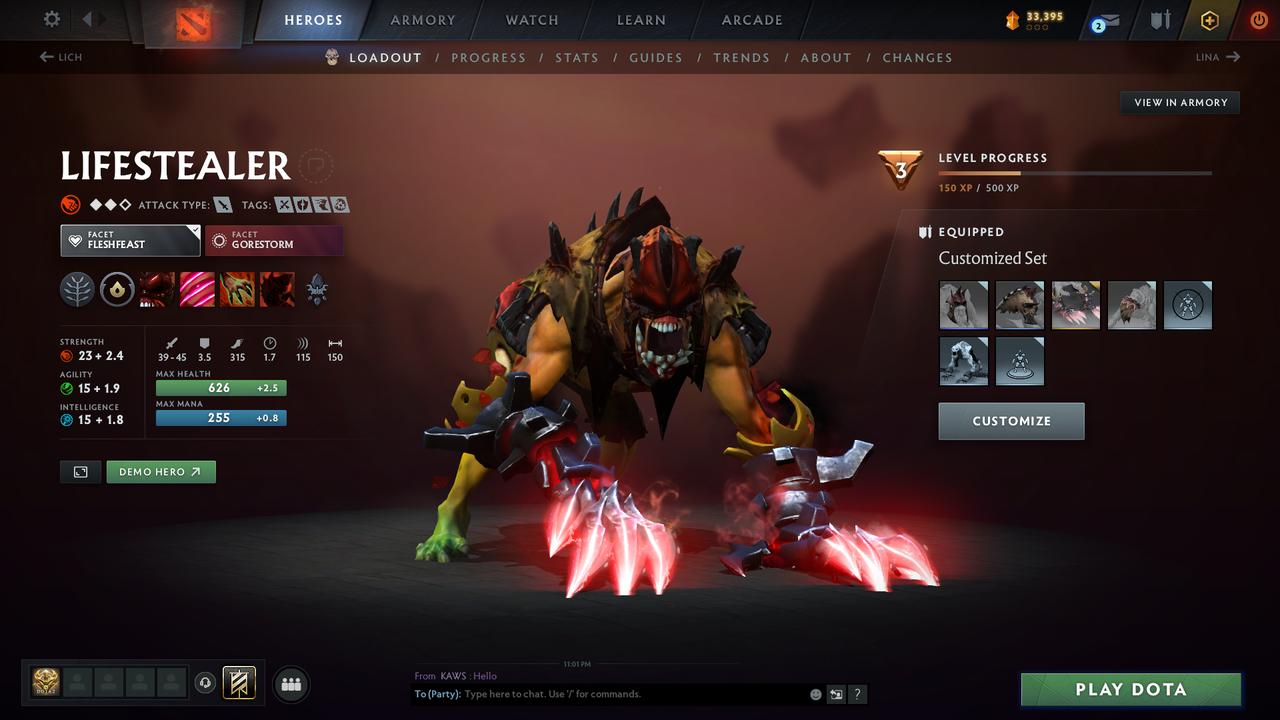Navigate to previous hero Lich

60,57
